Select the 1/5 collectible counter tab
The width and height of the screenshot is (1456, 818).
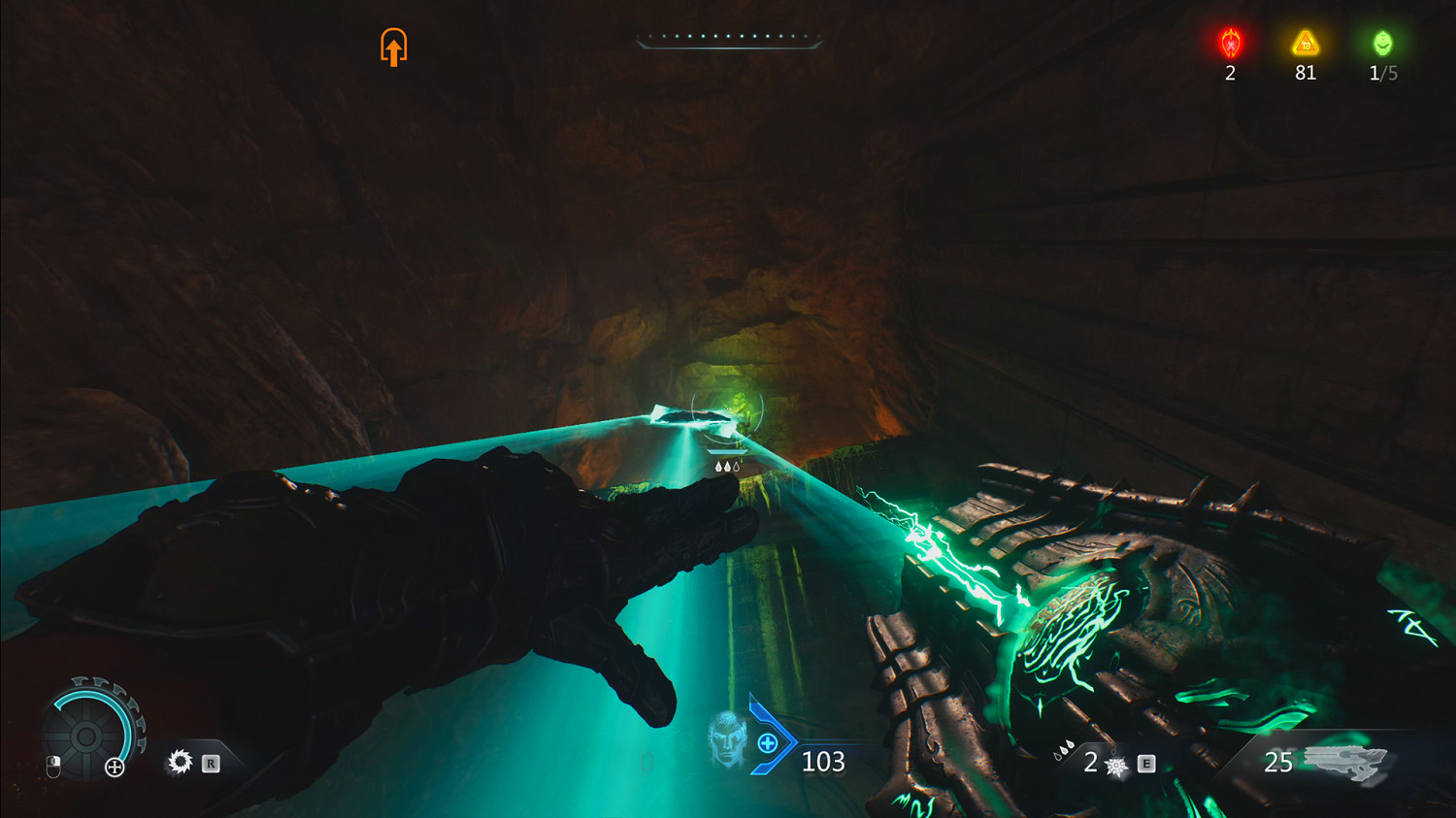1382,73
